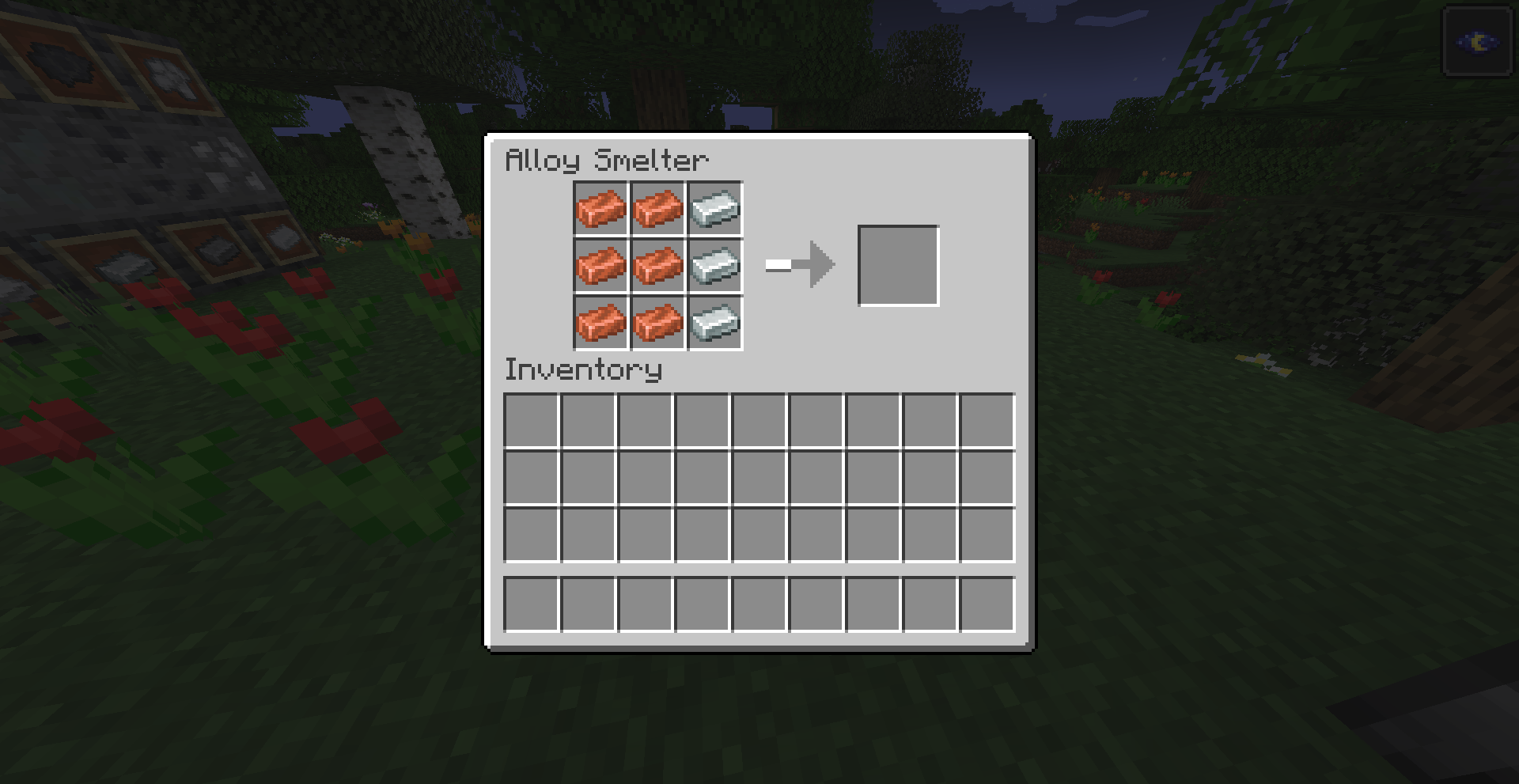Viewport: 1519px width, 784px height.
Task: Select the iron ingot in the bottom row
Action: point(714,322)
